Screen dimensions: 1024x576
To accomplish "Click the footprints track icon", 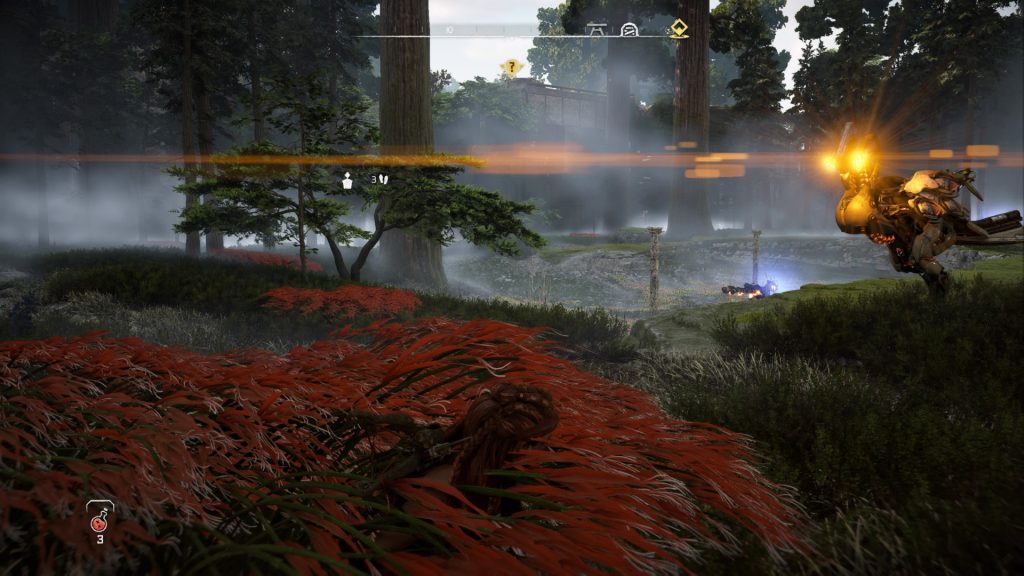I will pos(384,180).
